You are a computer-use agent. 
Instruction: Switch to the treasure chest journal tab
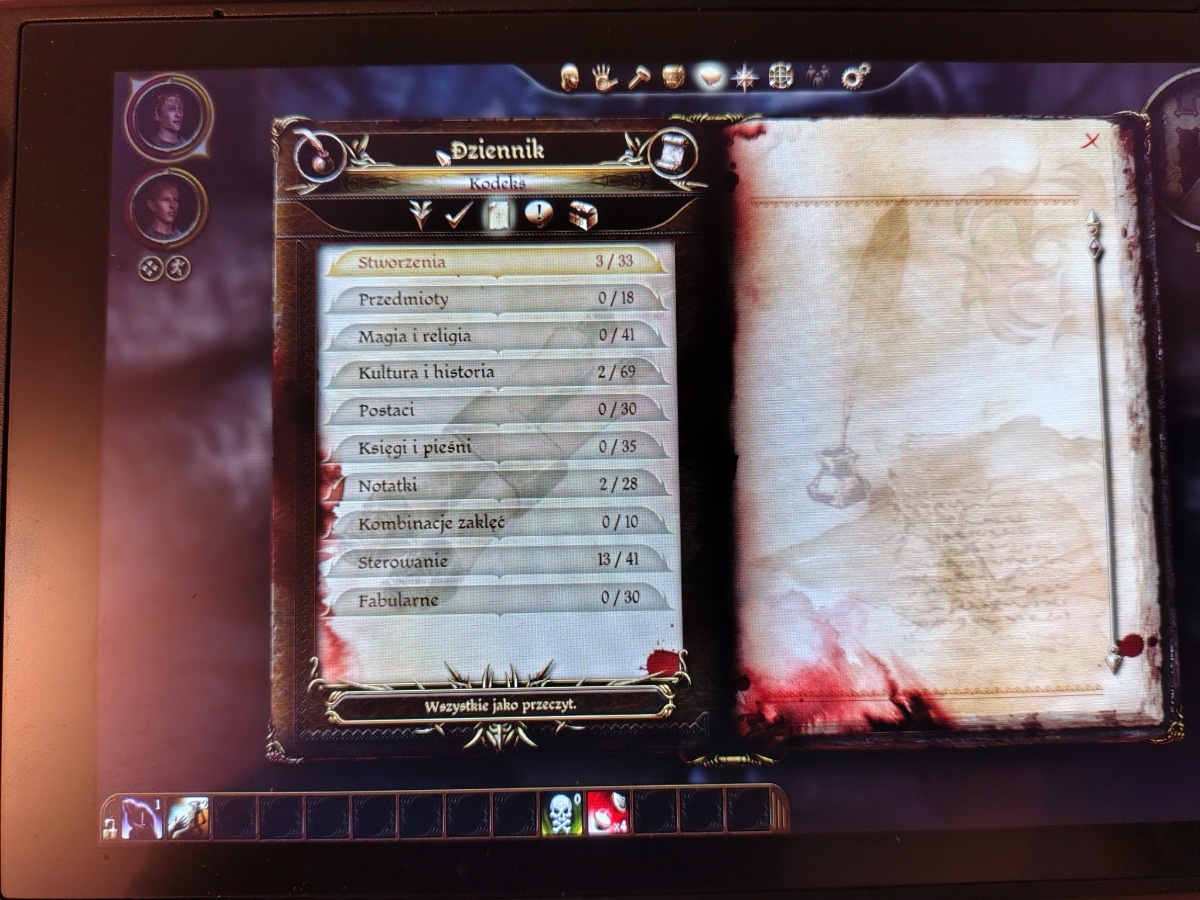582,214
